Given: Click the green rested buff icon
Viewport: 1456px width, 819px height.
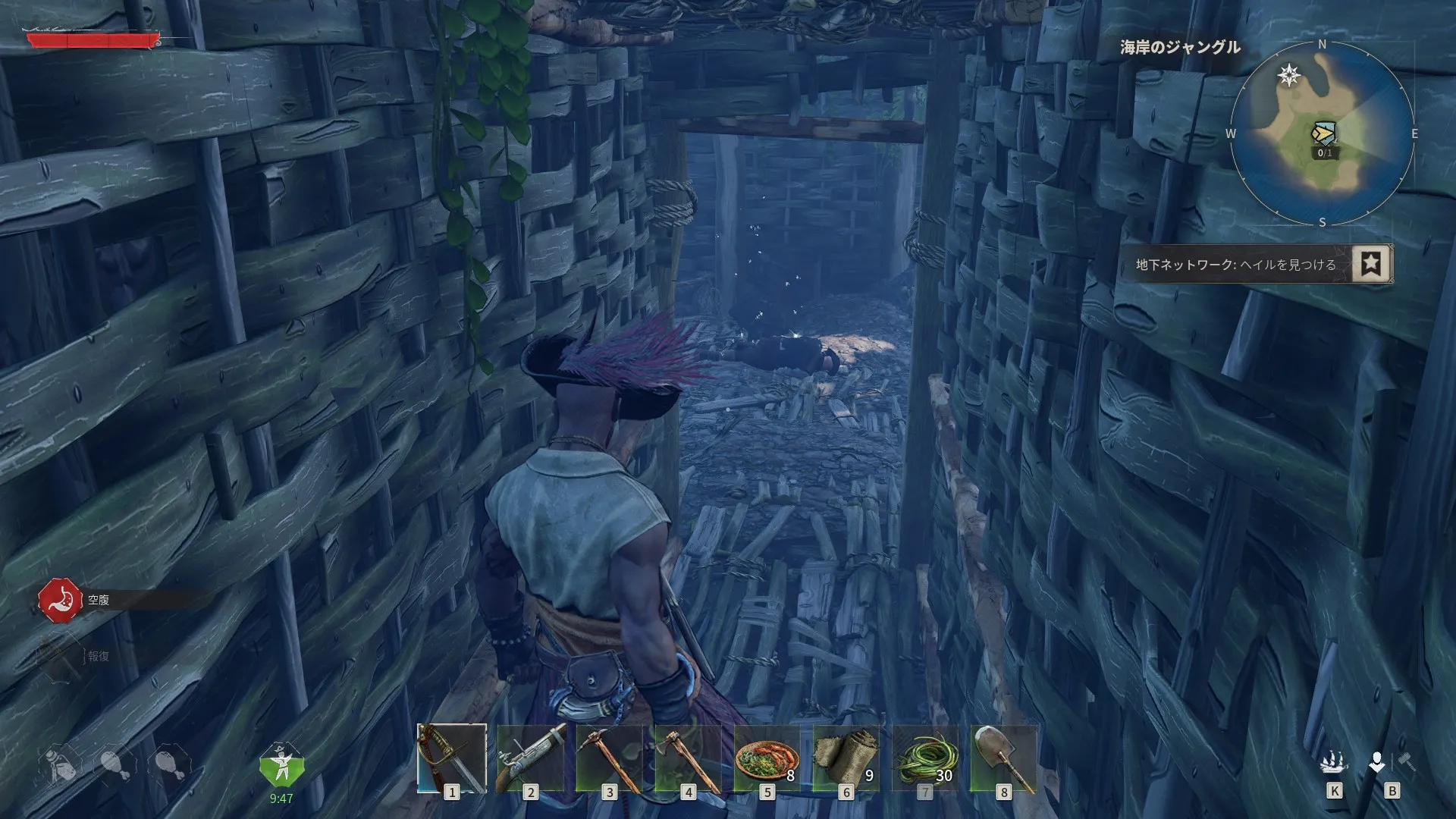Looking at the screenshot, I should point(281,767).
